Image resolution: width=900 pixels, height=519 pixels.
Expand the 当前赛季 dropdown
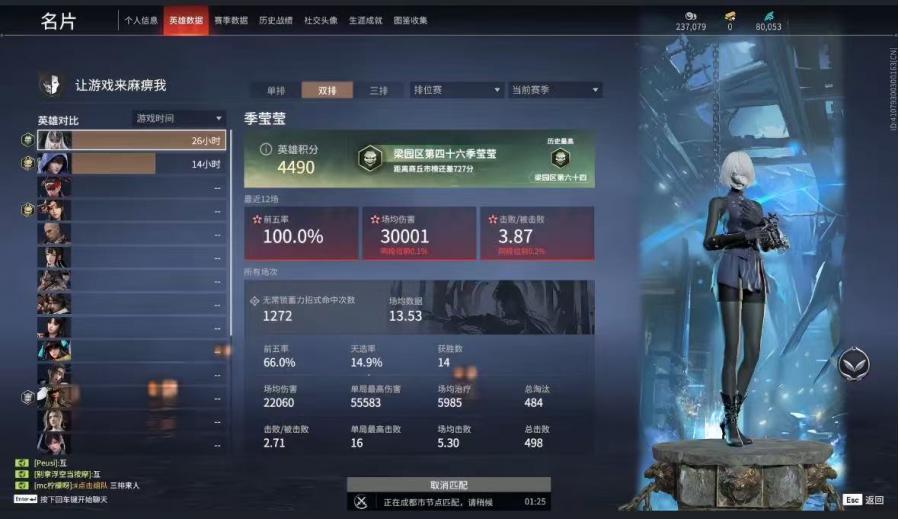555,90
